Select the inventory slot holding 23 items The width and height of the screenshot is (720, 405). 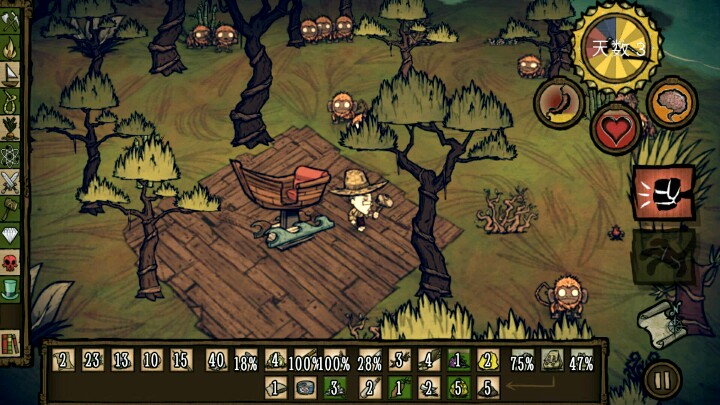[x=91, y=361]
